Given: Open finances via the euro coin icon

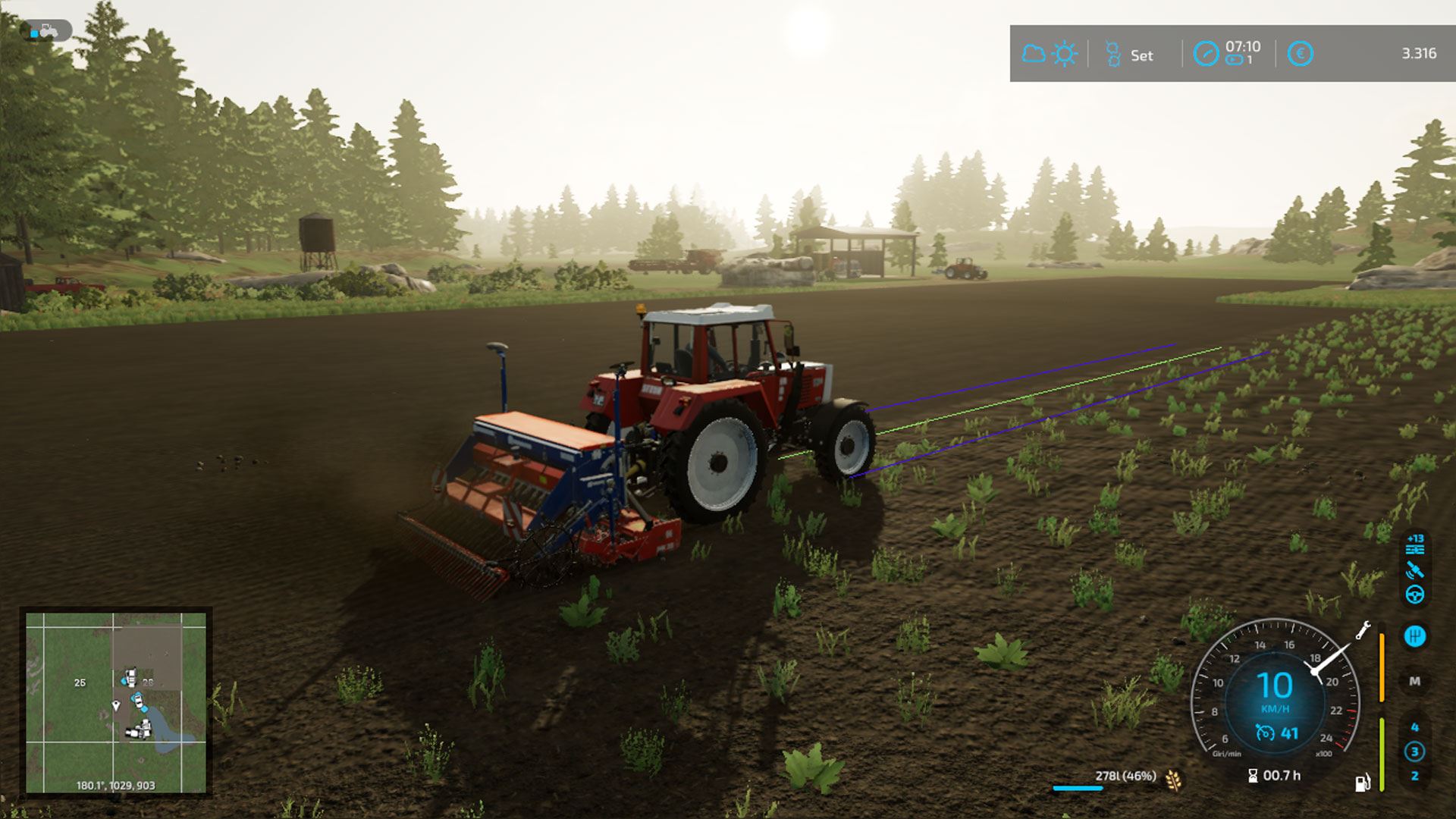Looking at the screenshot, I should point(1300,54).
